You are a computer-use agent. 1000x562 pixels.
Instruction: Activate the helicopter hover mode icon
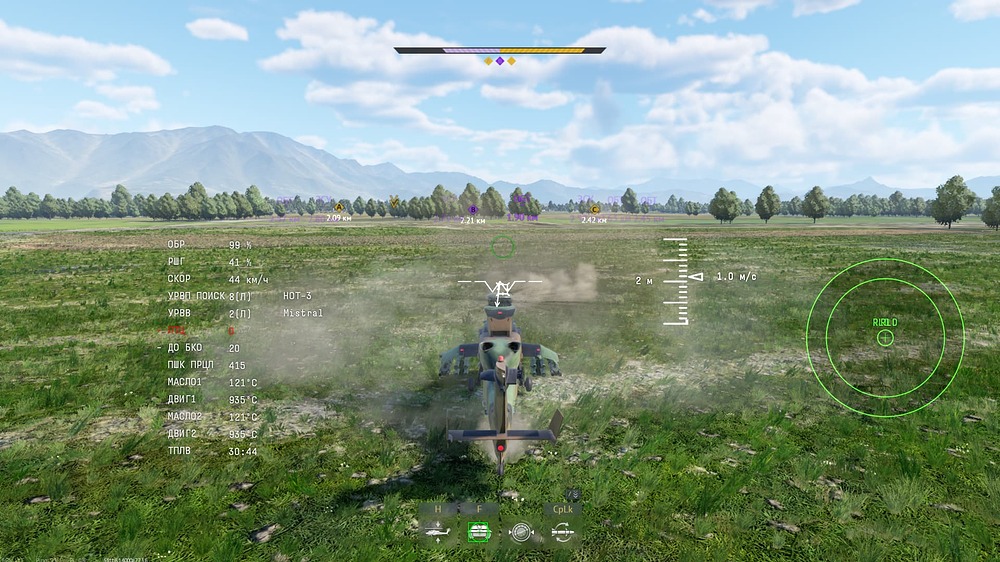pos(437,531)
